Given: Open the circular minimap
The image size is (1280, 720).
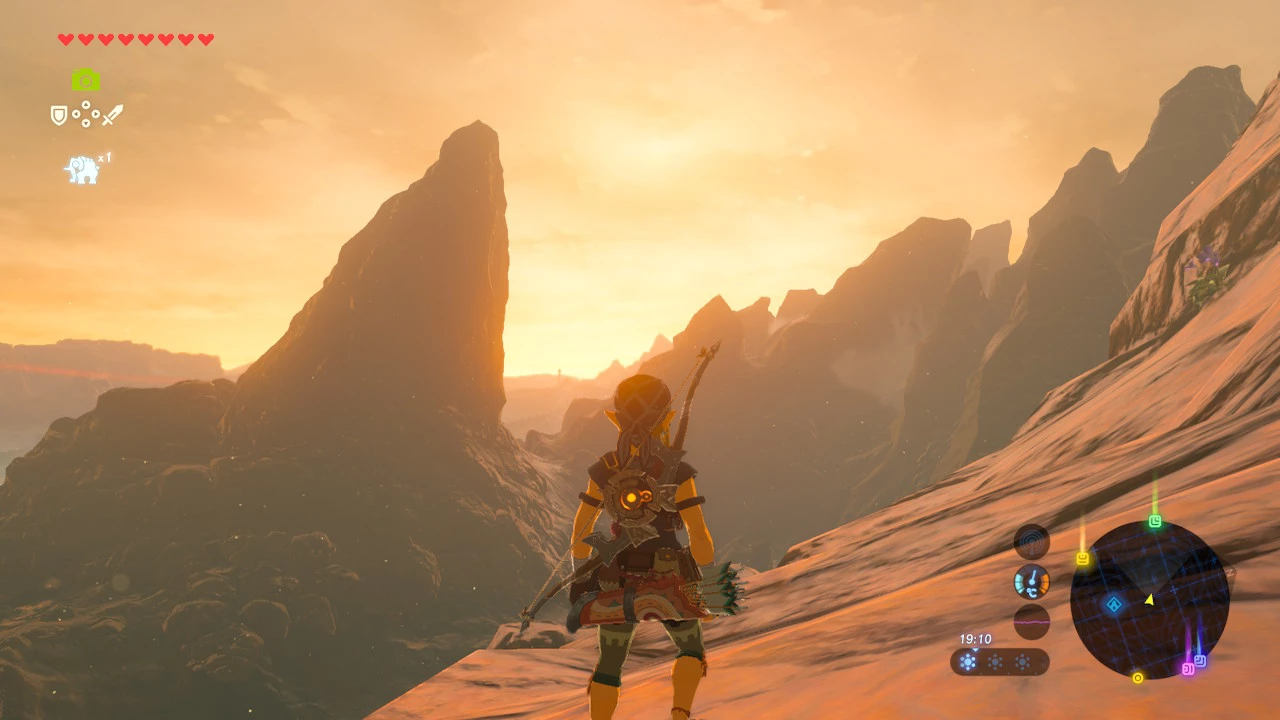Looking at the screenshot, I should (x=1149, y=600).
